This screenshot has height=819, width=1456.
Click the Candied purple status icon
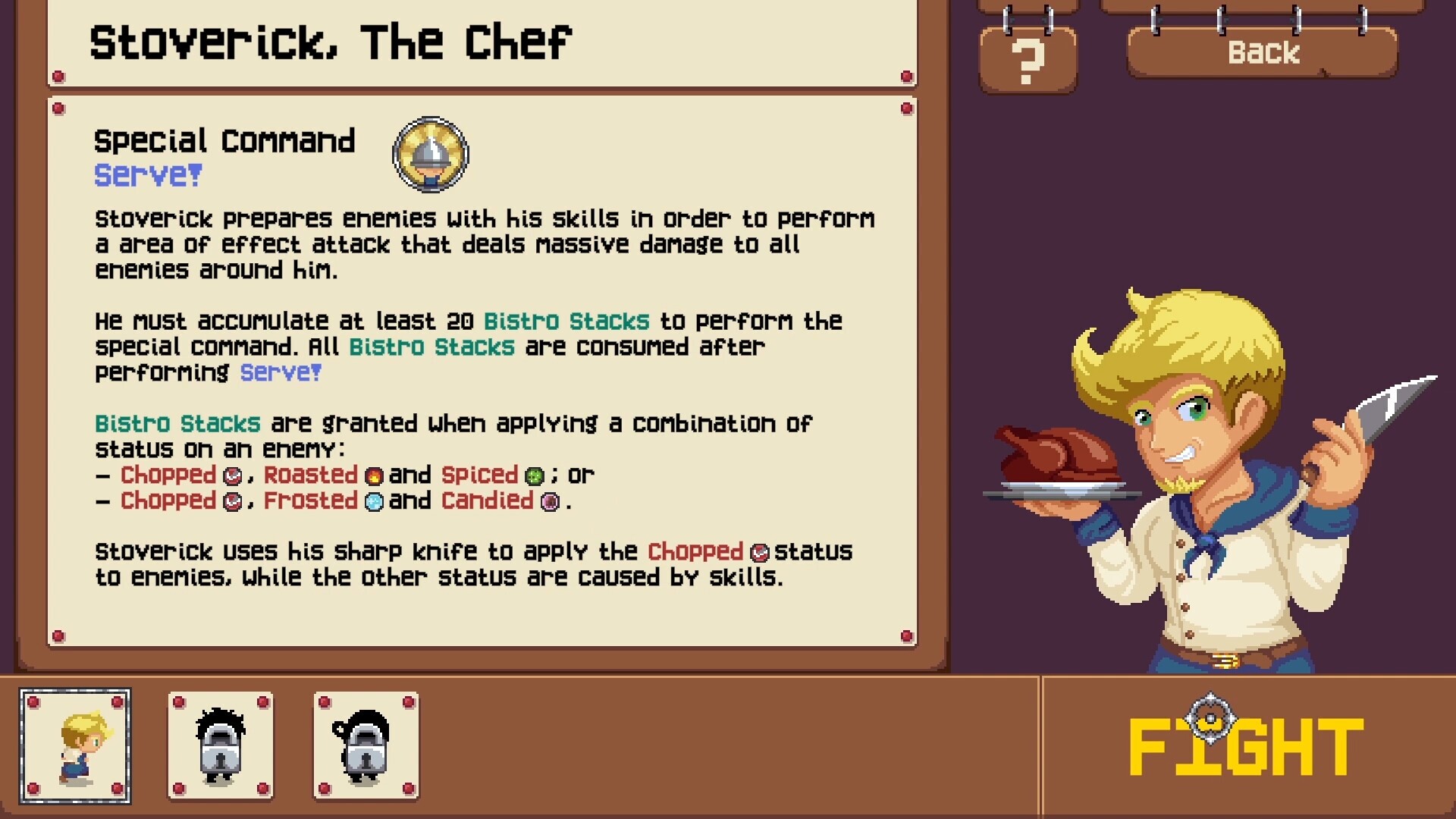pyautogui.click(x=548, y=502)
